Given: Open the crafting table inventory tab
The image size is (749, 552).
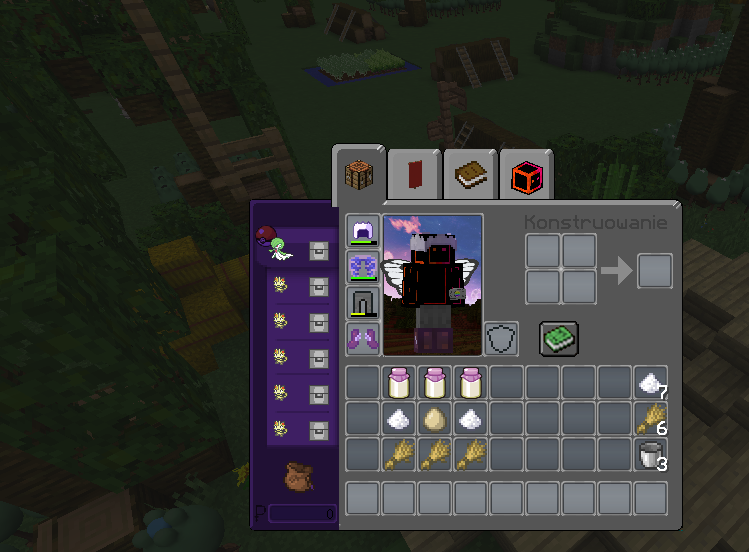Looking at the screenshot, I should [360, 176].
